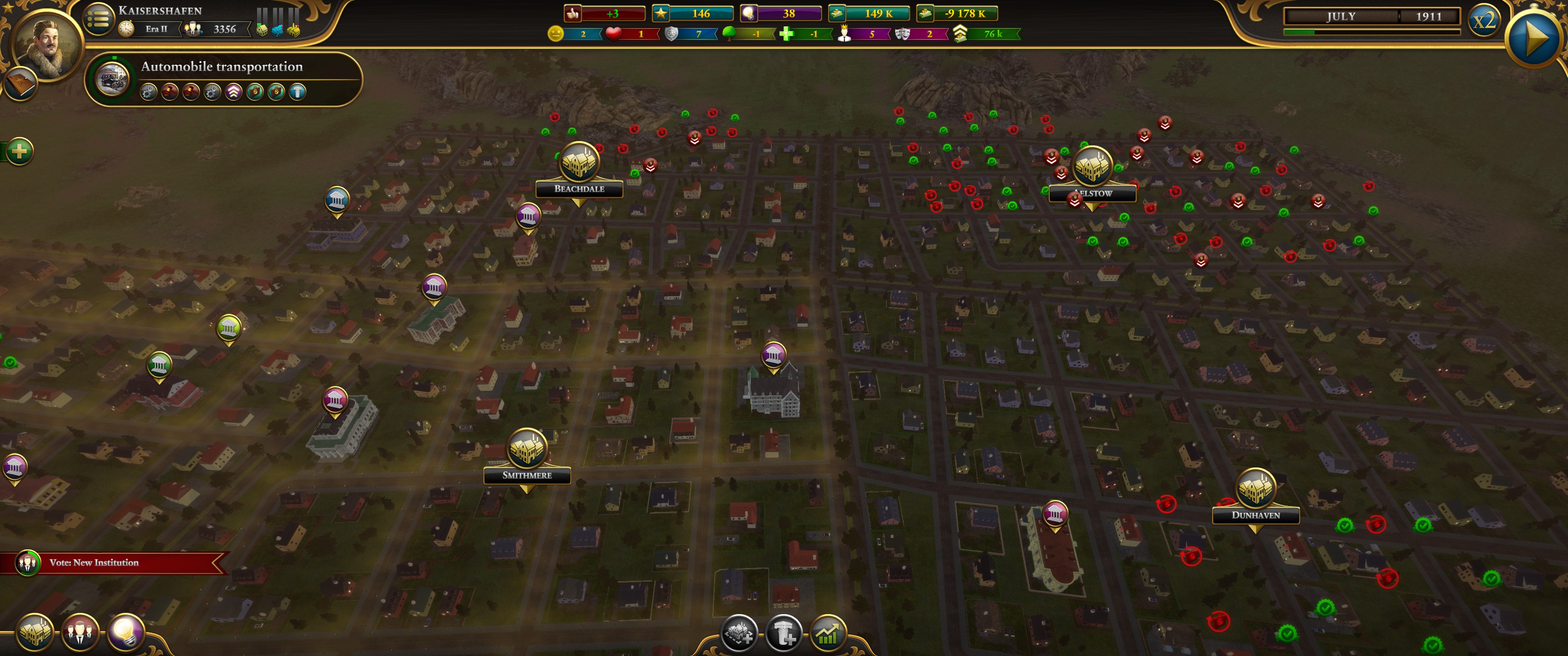This screenshot has width=1568, height=656.
Task: Click the large play arrow button
Action: (1534, 39)
